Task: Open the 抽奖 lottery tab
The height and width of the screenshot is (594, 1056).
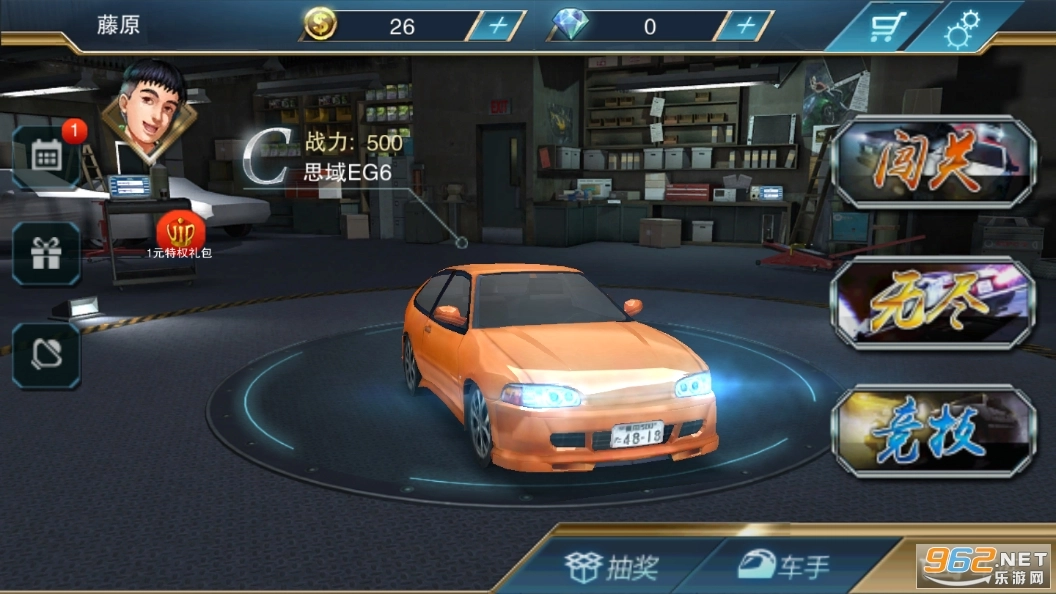Action: tap(613, 568)
